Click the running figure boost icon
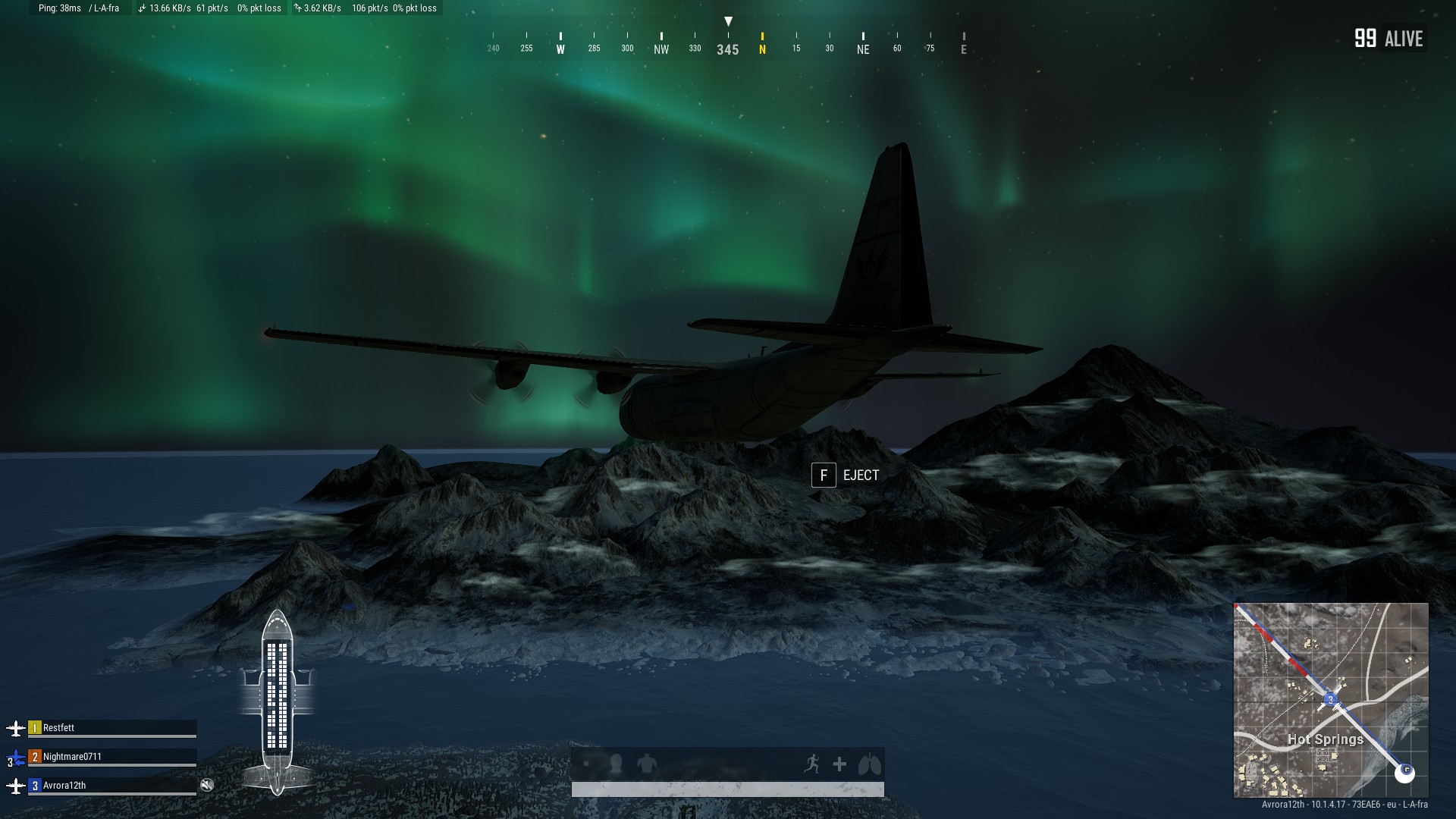1456x819 pixels. (811, 764)
